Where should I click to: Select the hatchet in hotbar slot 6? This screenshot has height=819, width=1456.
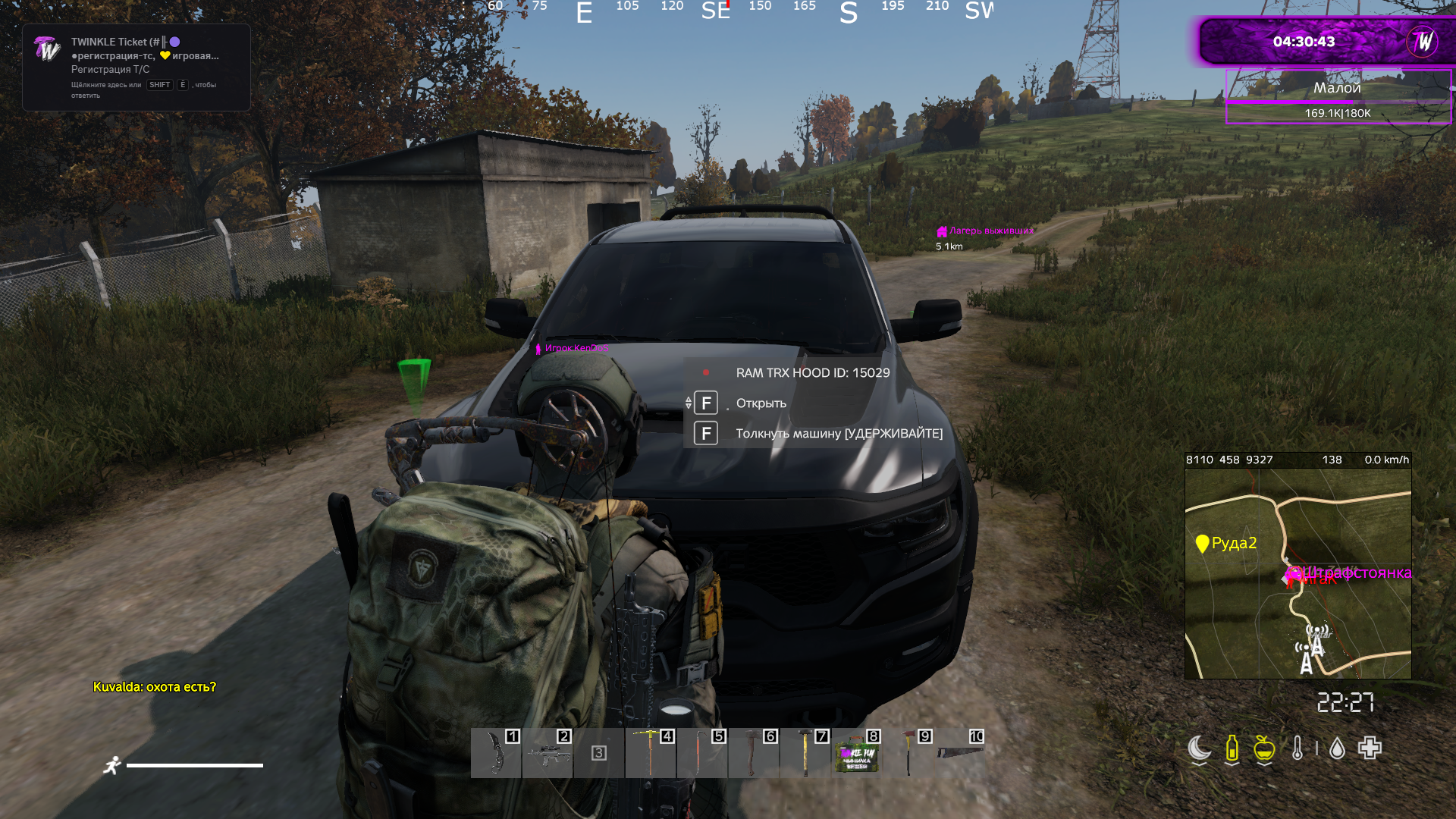pyautogui.click(x=752, y=753)
